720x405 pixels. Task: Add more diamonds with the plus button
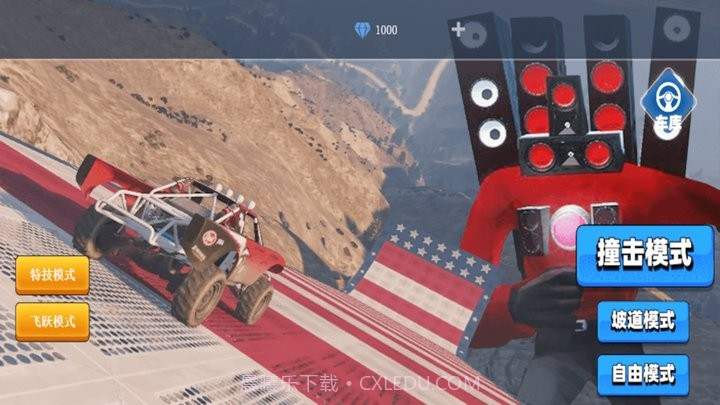458,30
